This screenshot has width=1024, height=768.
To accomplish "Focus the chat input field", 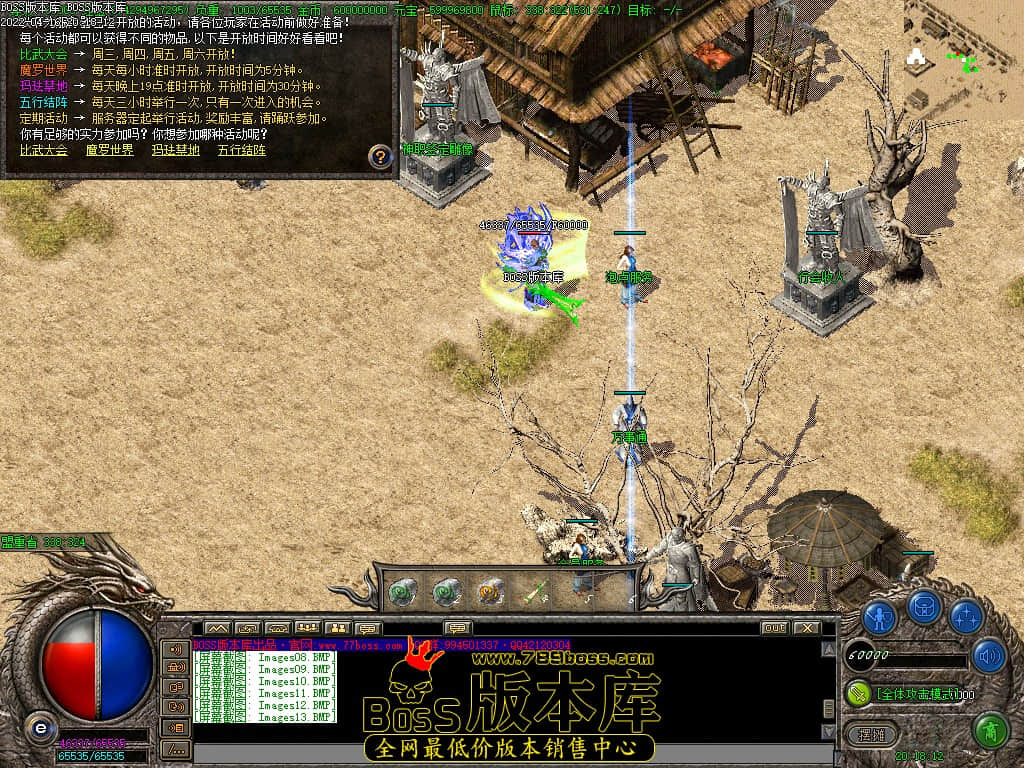I will [x=500, y=754].
